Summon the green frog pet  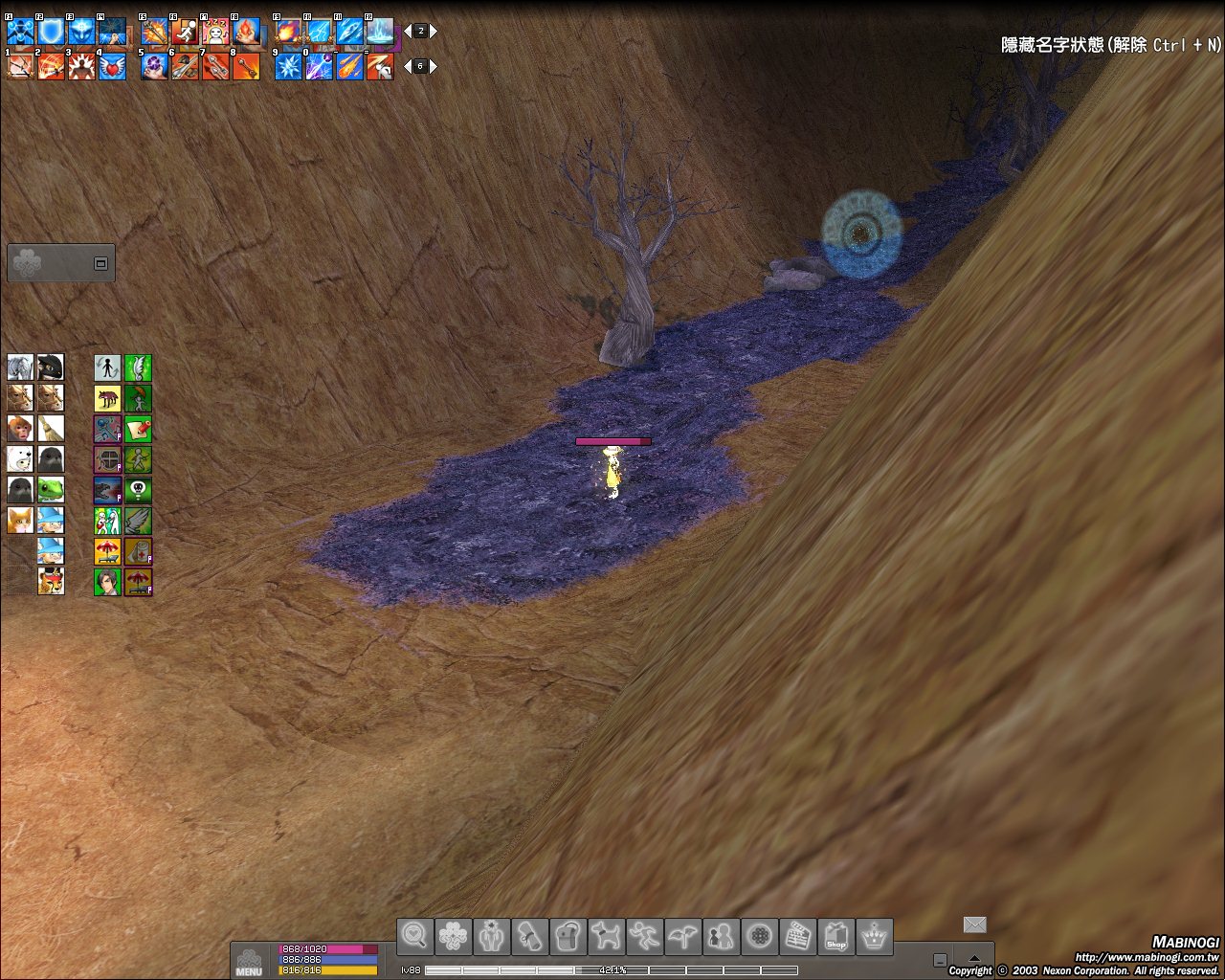(51, 490)
